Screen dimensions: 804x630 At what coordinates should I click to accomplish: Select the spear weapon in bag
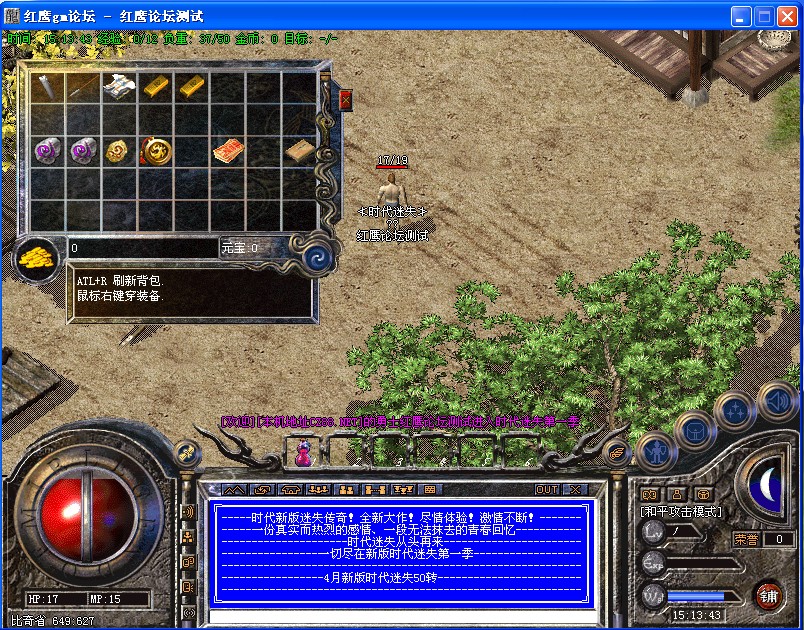(47, 86)
